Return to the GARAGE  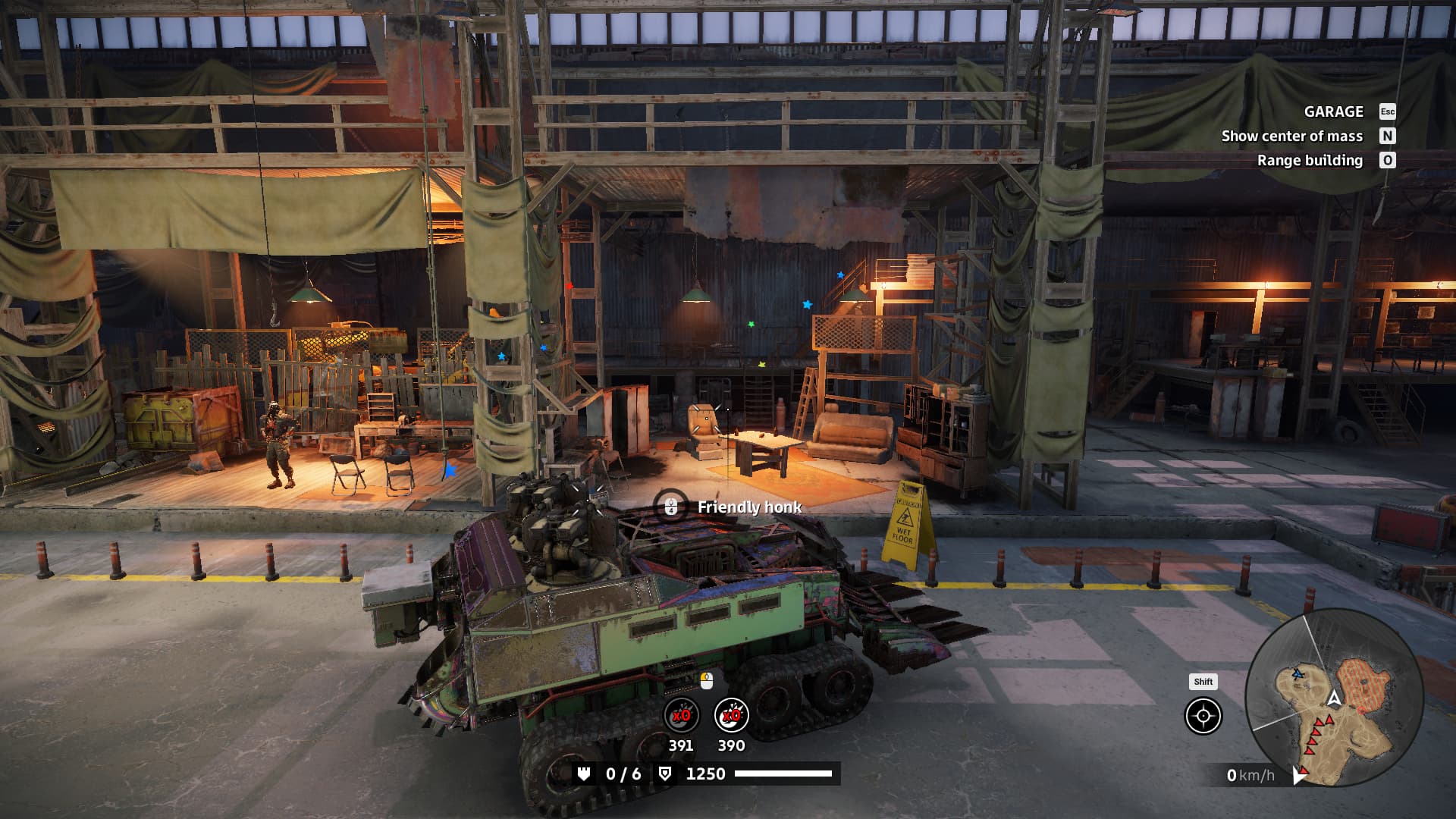[x=1334, y=111]
